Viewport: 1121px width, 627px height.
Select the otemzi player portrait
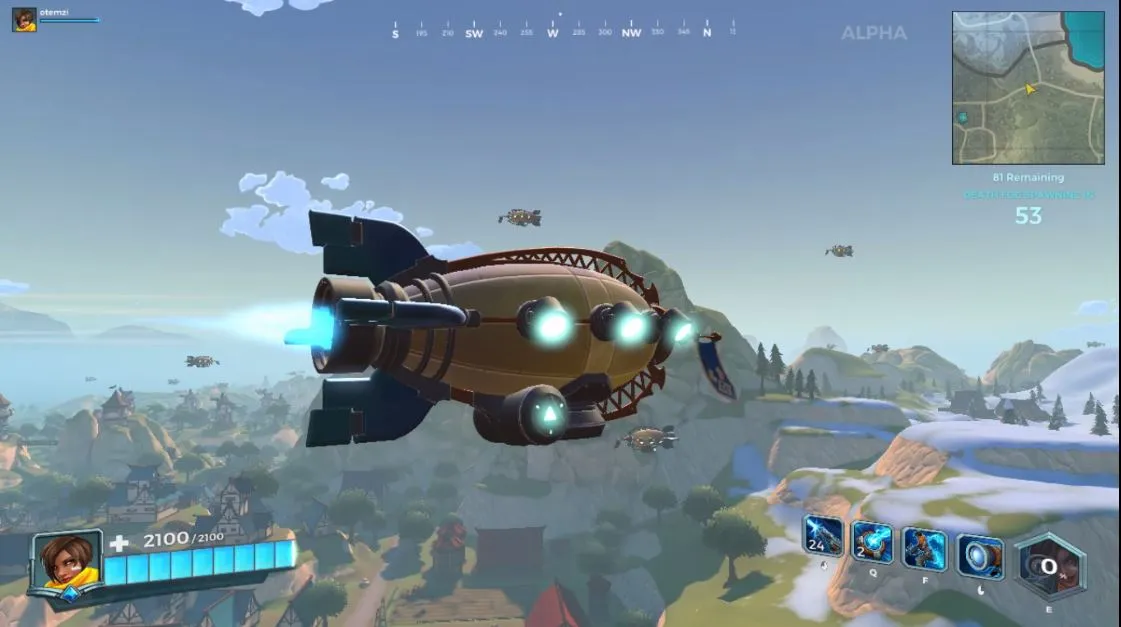(24, 19)
